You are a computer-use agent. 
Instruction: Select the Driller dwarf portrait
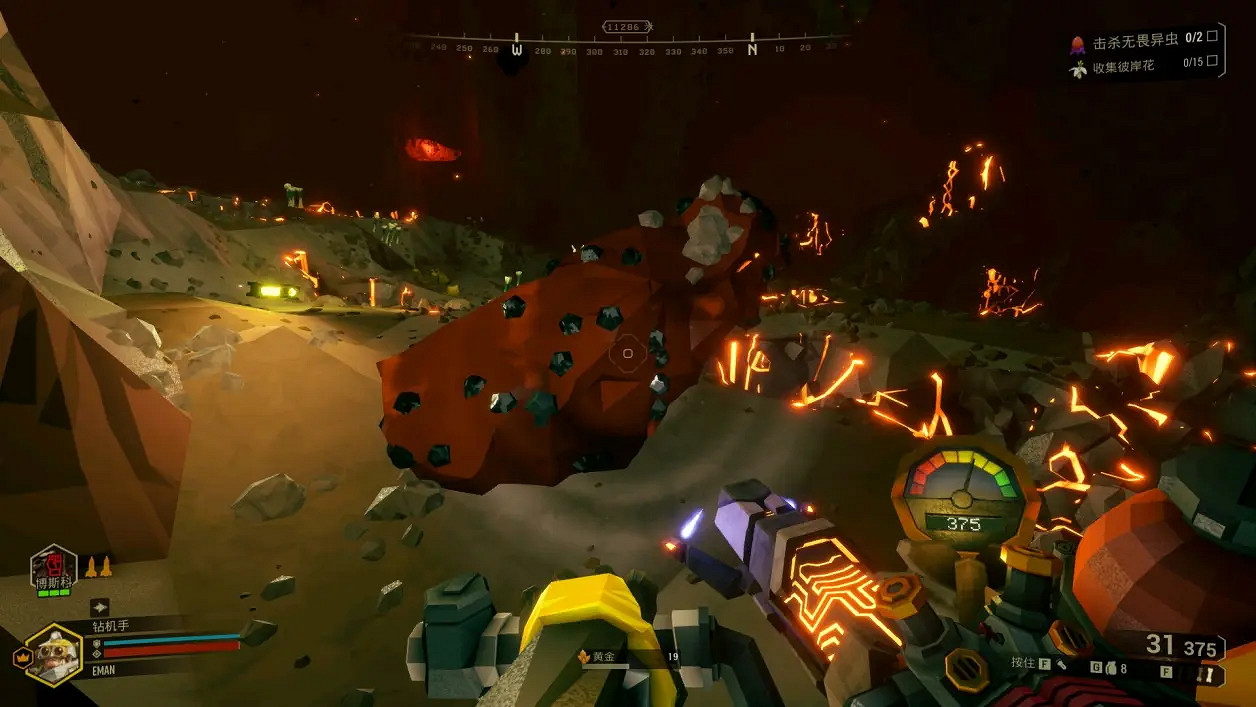pos(53,656)
